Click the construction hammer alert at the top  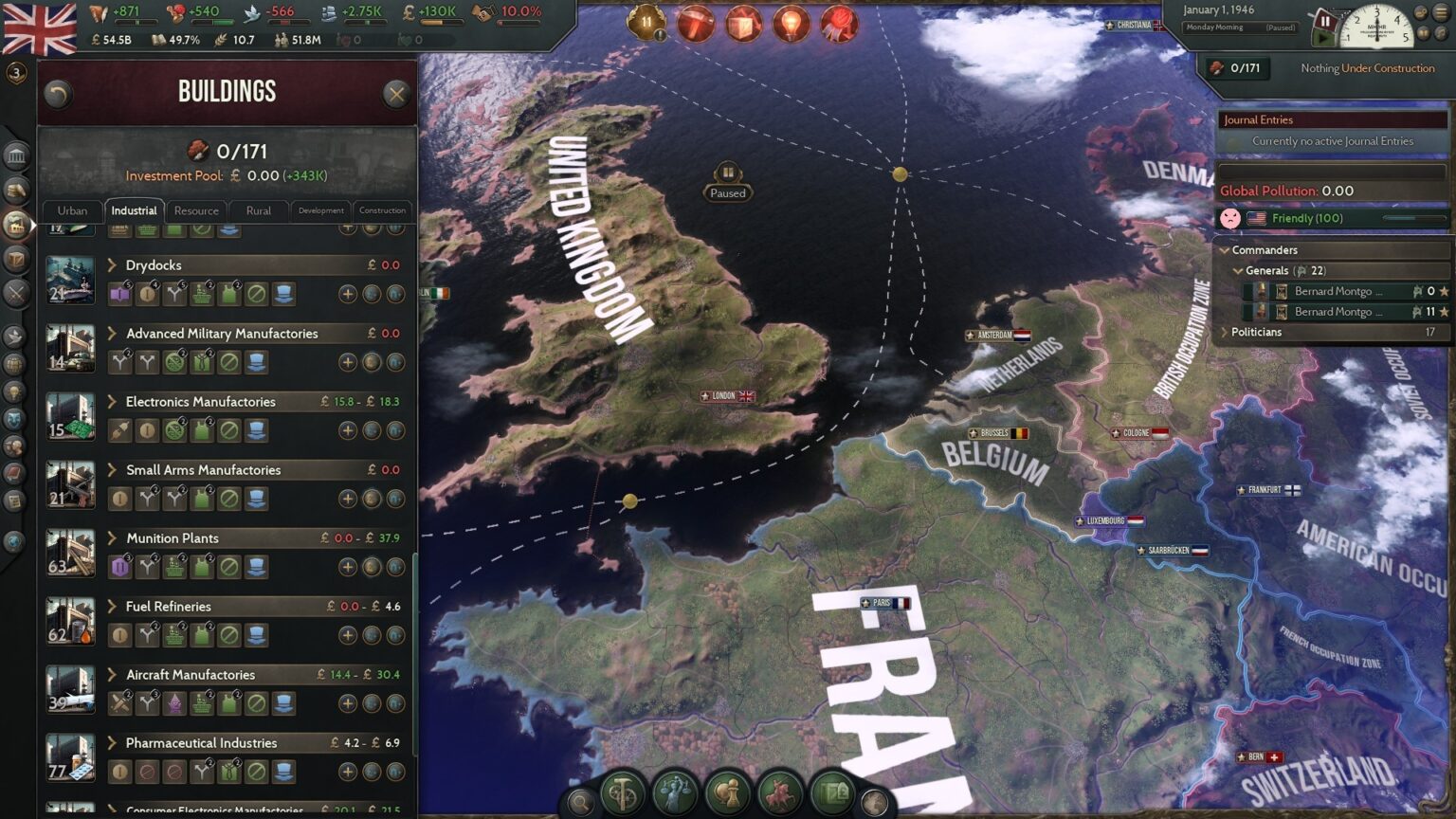(x=699, y=23)
